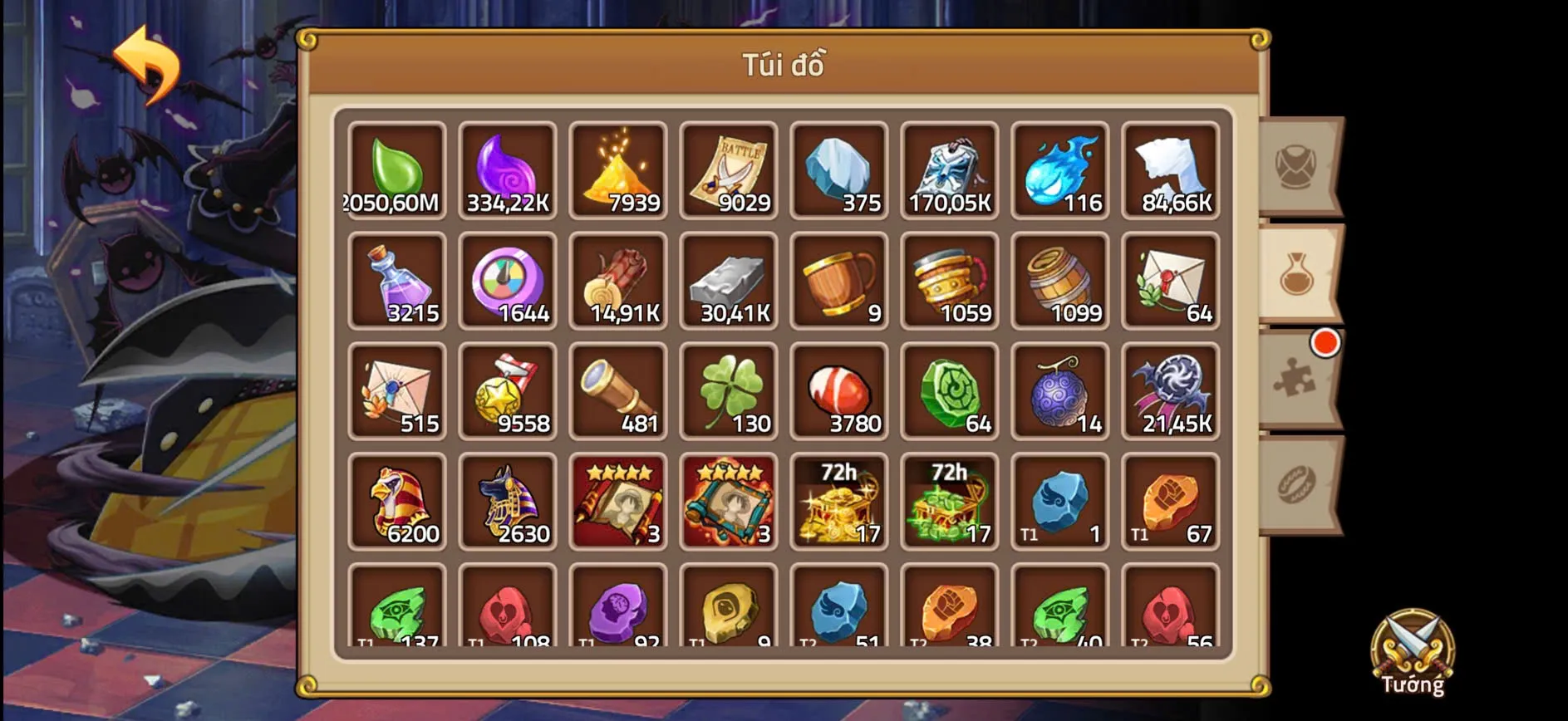
Task: Open the four-star hero summon scroll
Action: click(x=619, y=500)
